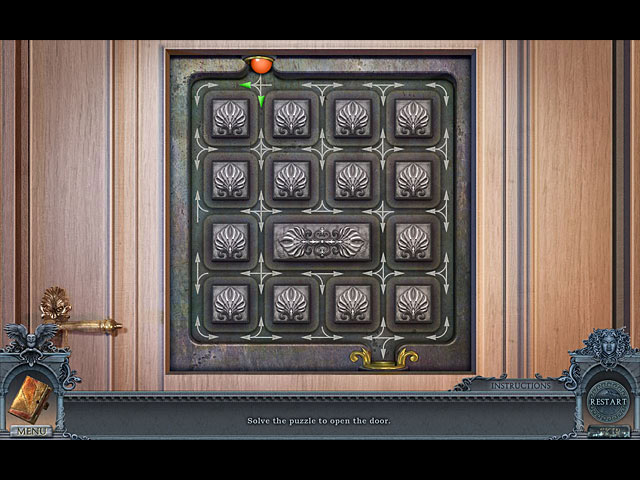The height and width of the screenshot is (480, 640).
Task: Show the puzzle Instructions
Action: (x=519, y=385)
